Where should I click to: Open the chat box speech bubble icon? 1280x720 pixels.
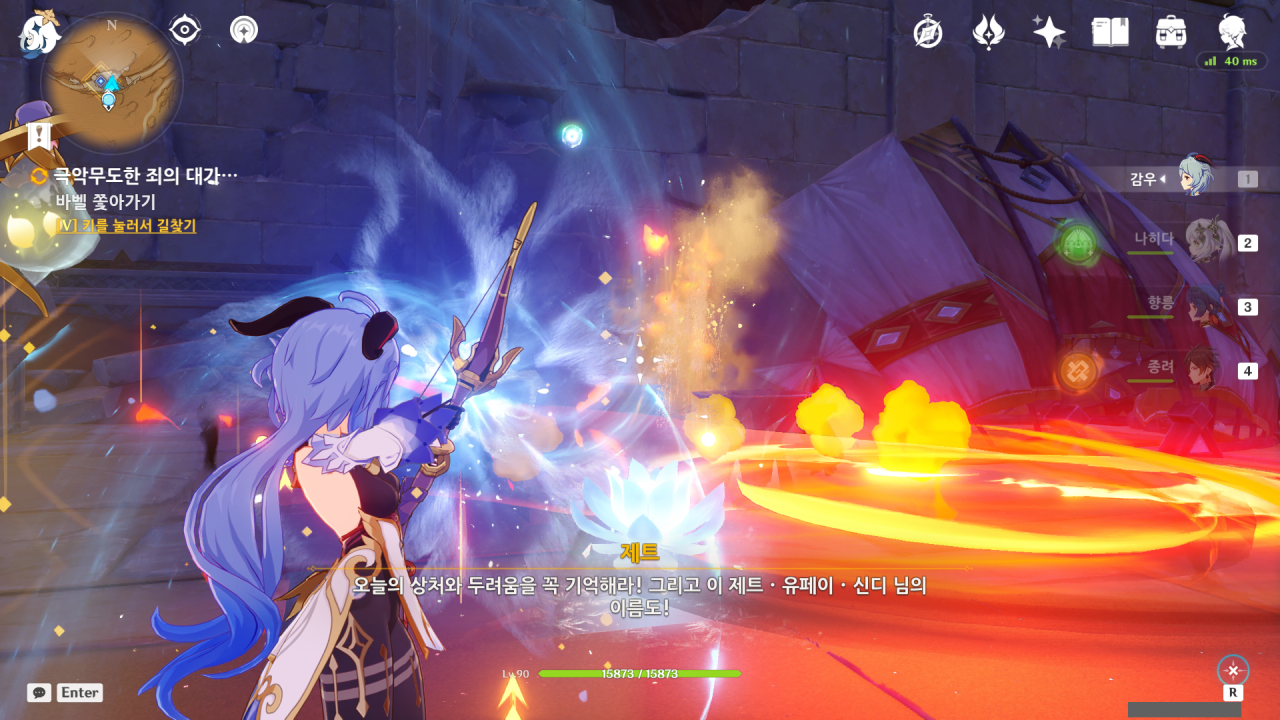(x=39, y=692)
